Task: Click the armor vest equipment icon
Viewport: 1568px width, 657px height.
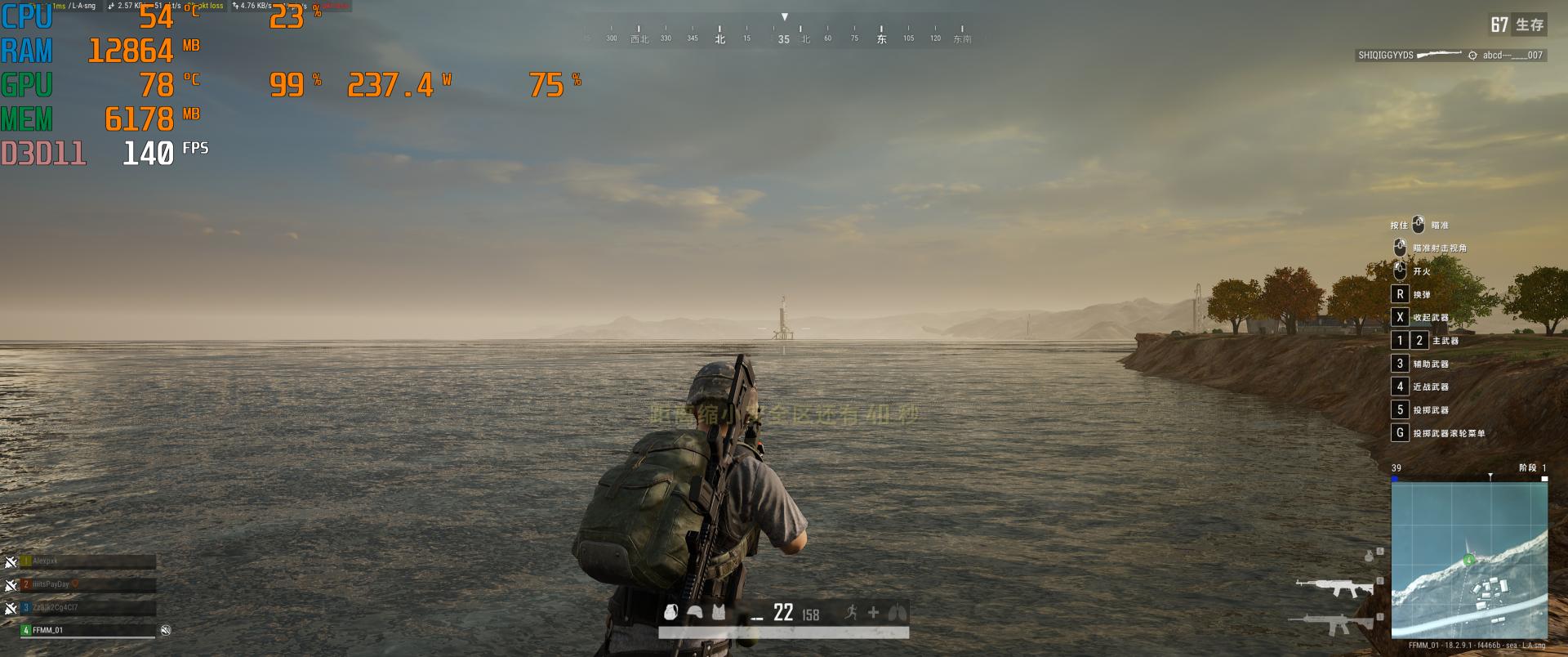Action: pyautogui.click(x=719, y=612)
